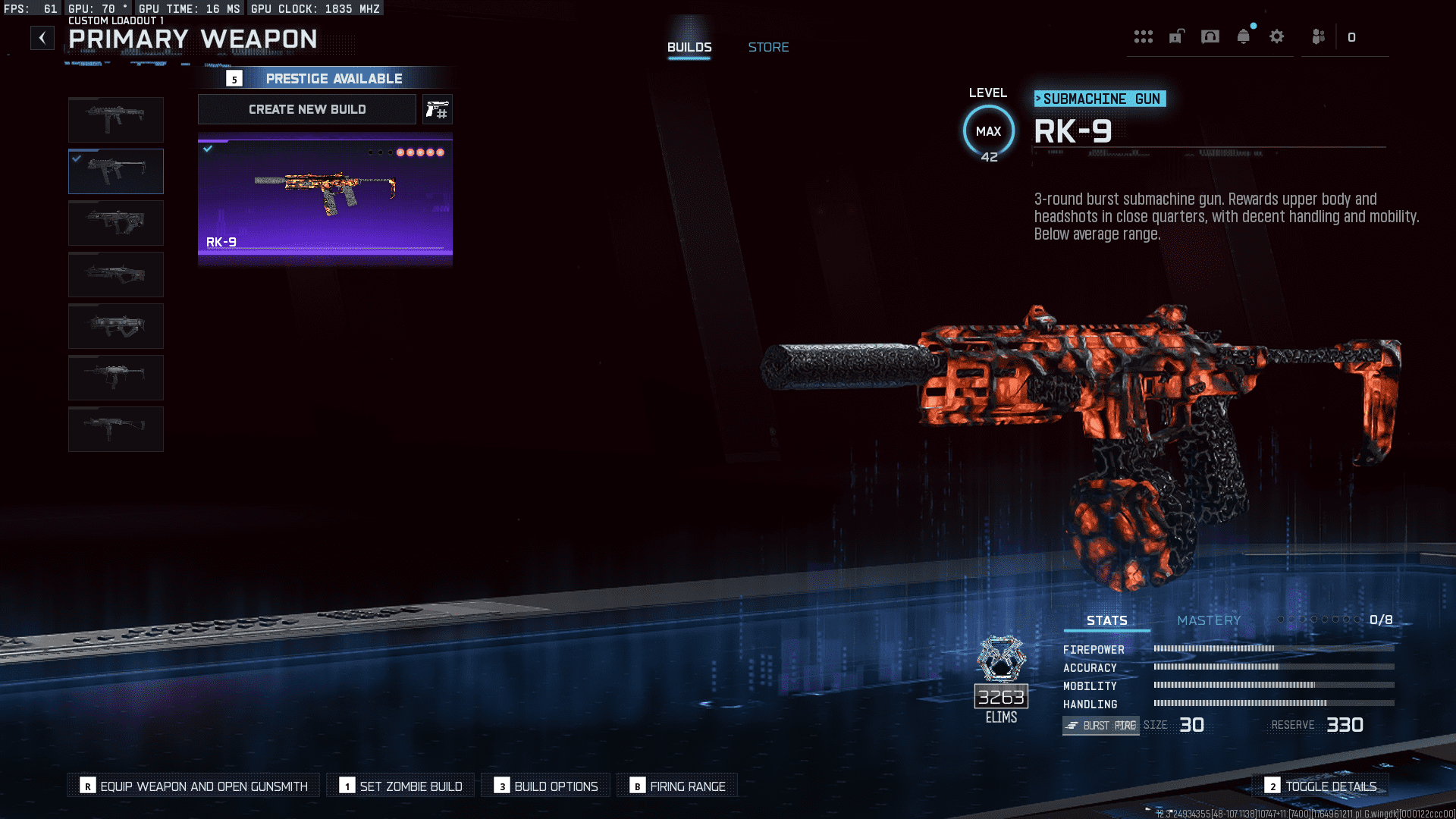Equip weapon and open Gunsmith
Image resolution: width=1456 pixels, height=819 pixels.
pos(194,786)
